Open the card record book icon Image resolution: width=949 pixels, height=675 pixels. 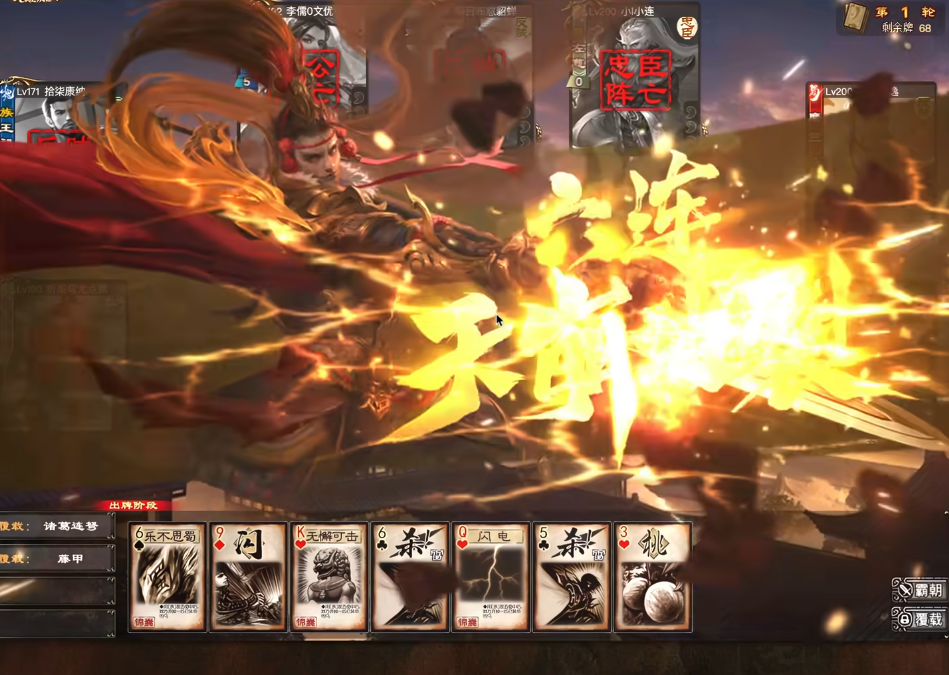(x=856, y=18)
